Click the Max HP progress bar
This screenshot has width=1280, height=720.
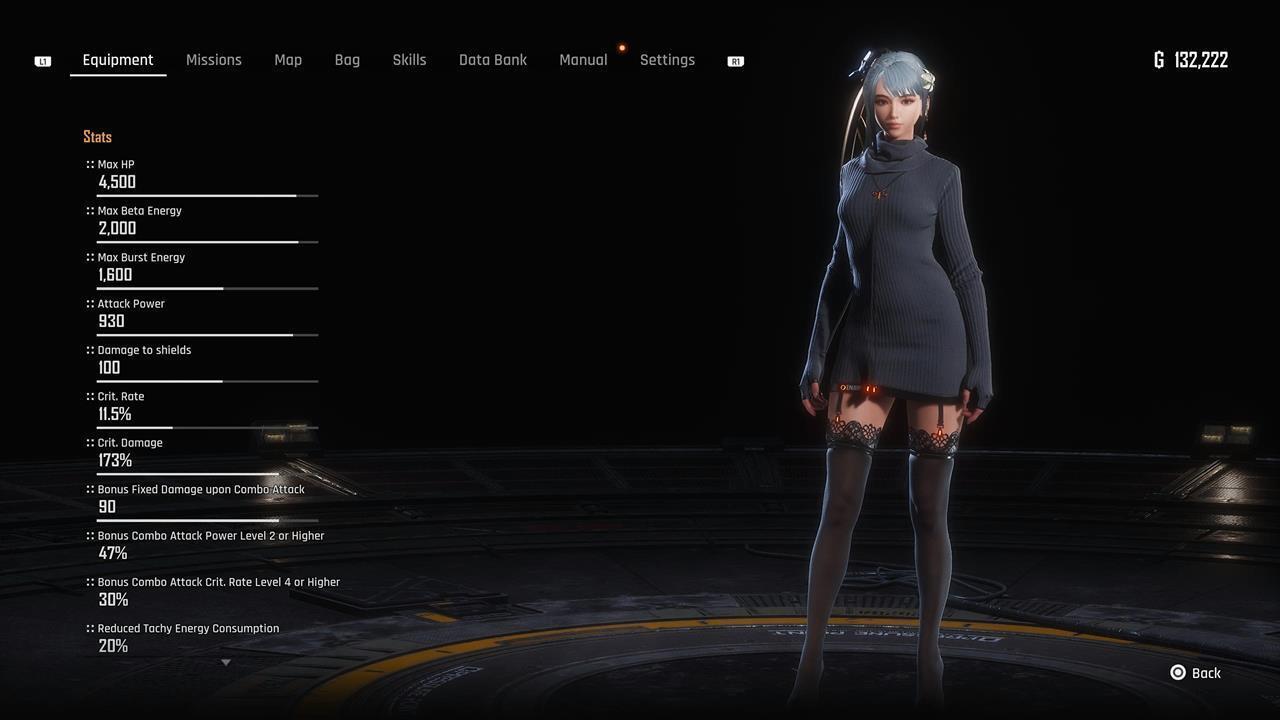click(207, 196)
